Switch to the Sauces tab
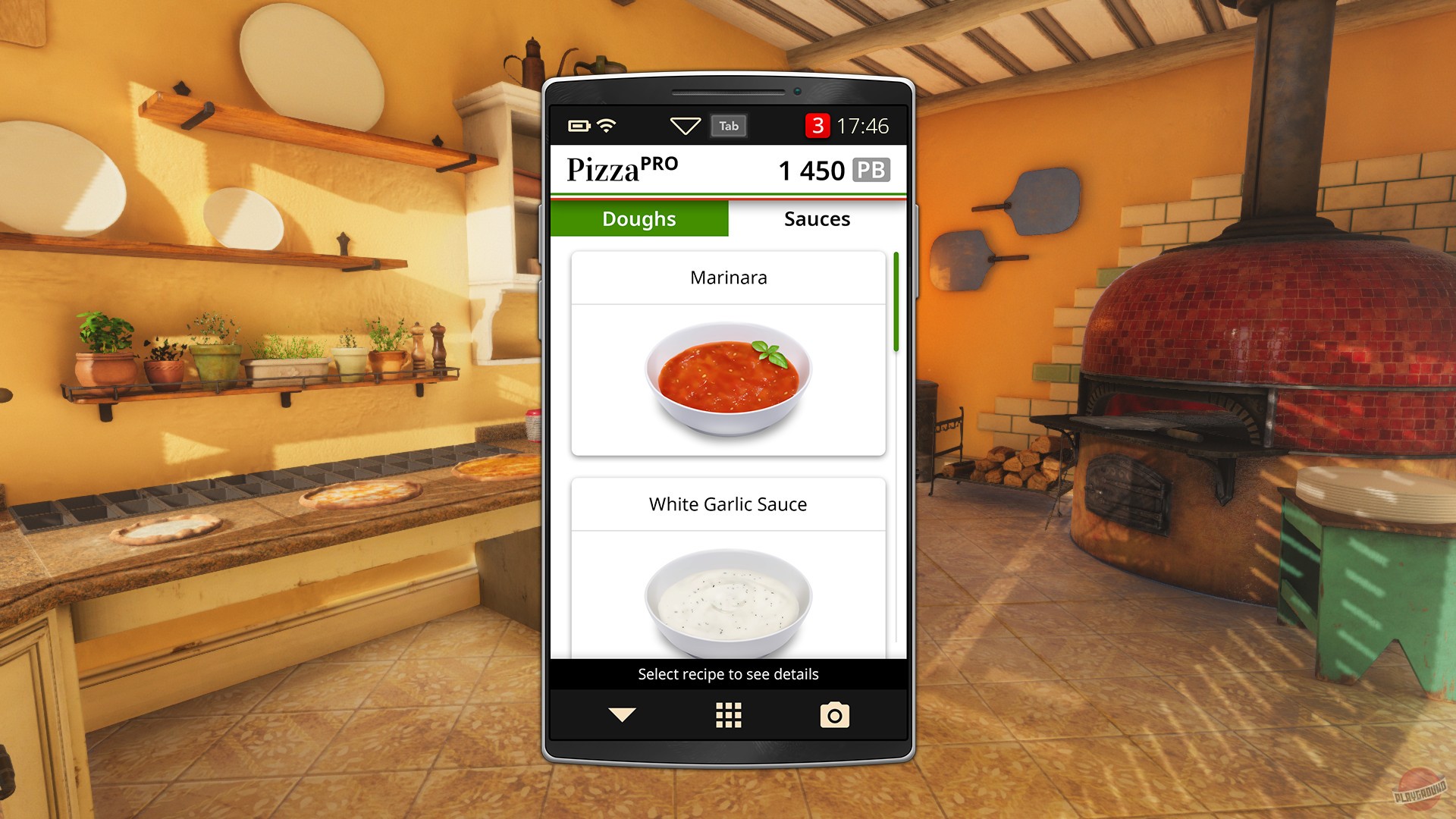This screenshot has width=1456, height=819. click(817, 219)
